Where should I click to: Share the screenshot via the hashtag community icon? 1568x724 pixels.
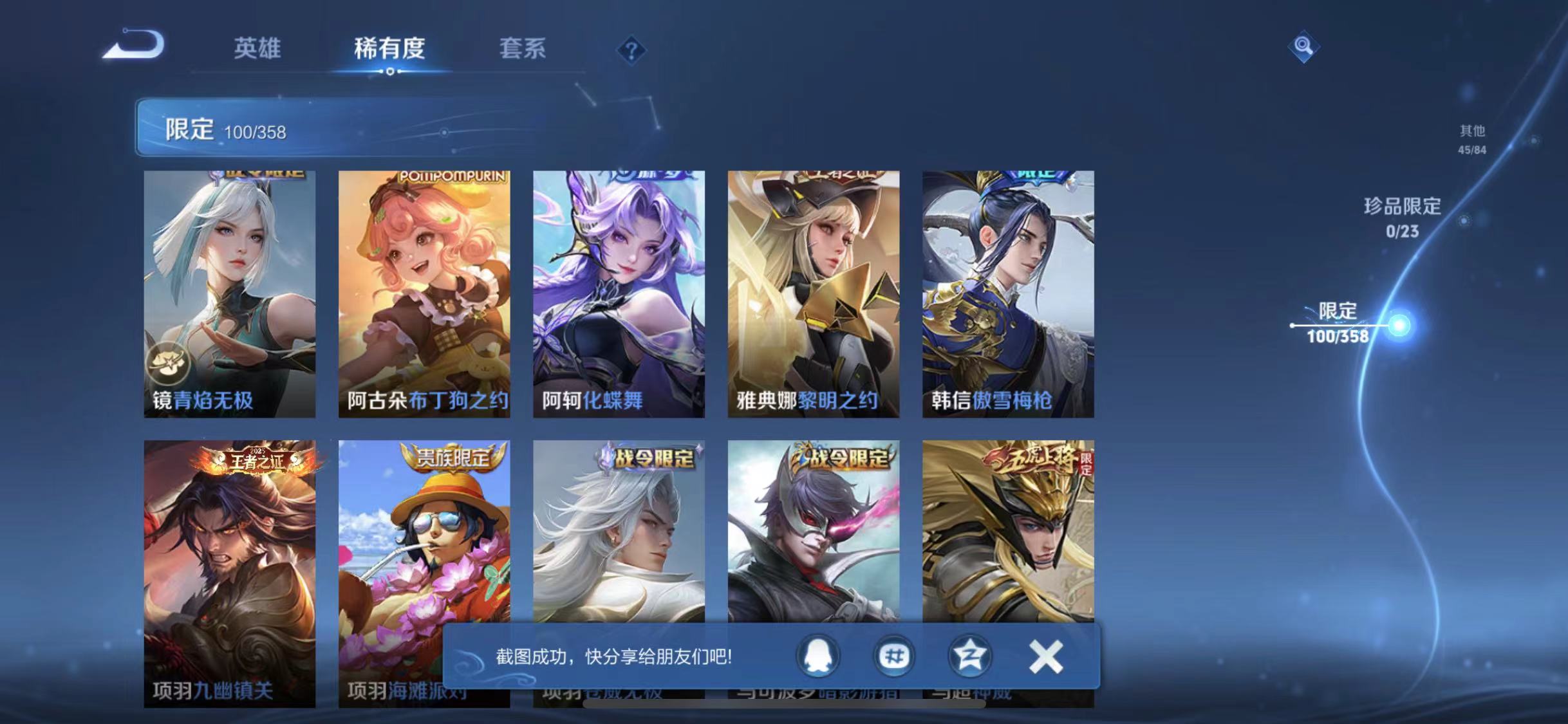(893, 657)
